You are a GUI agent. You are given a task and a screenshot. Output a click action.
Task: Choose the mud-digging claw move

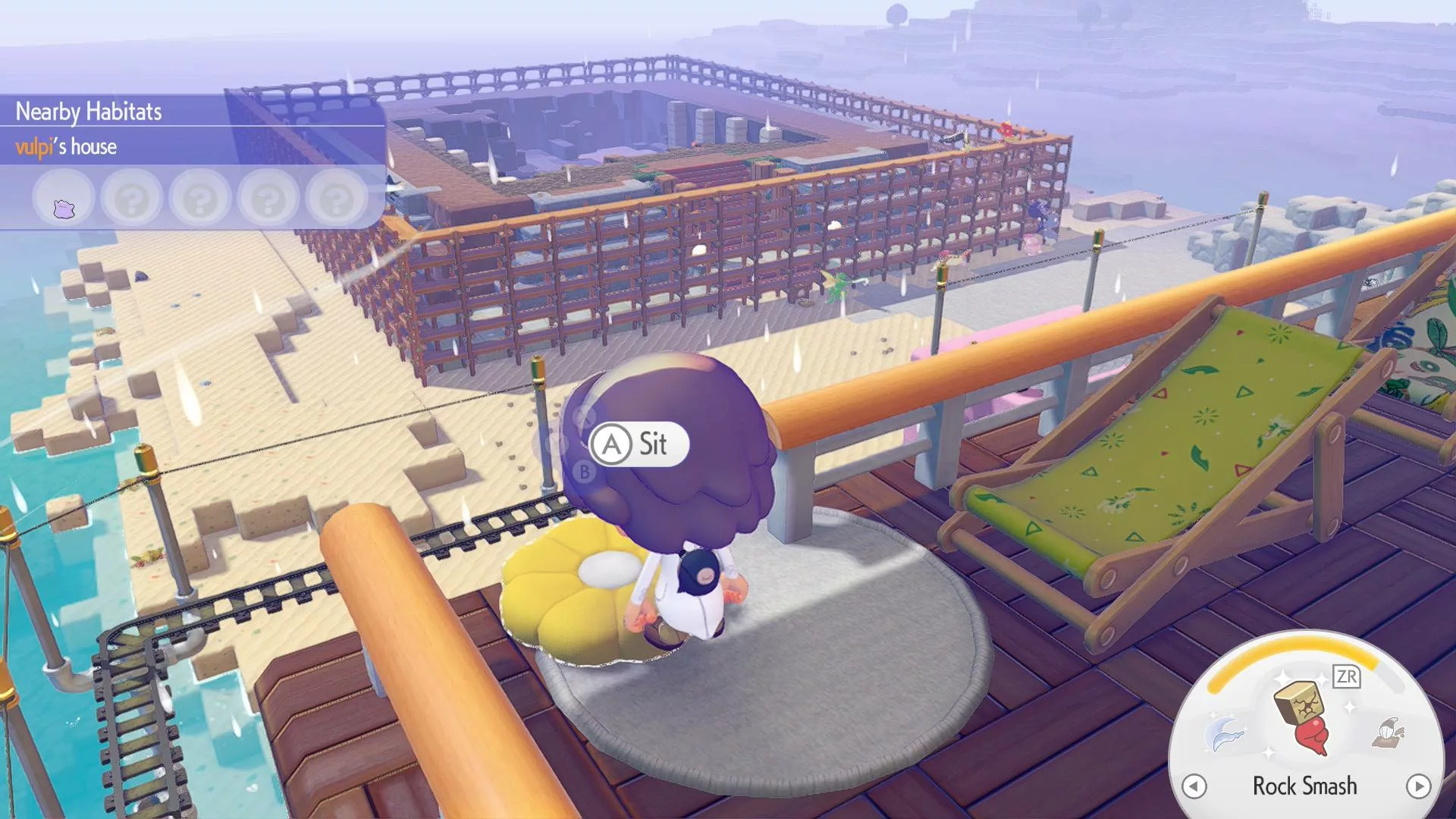point(1389,733)
